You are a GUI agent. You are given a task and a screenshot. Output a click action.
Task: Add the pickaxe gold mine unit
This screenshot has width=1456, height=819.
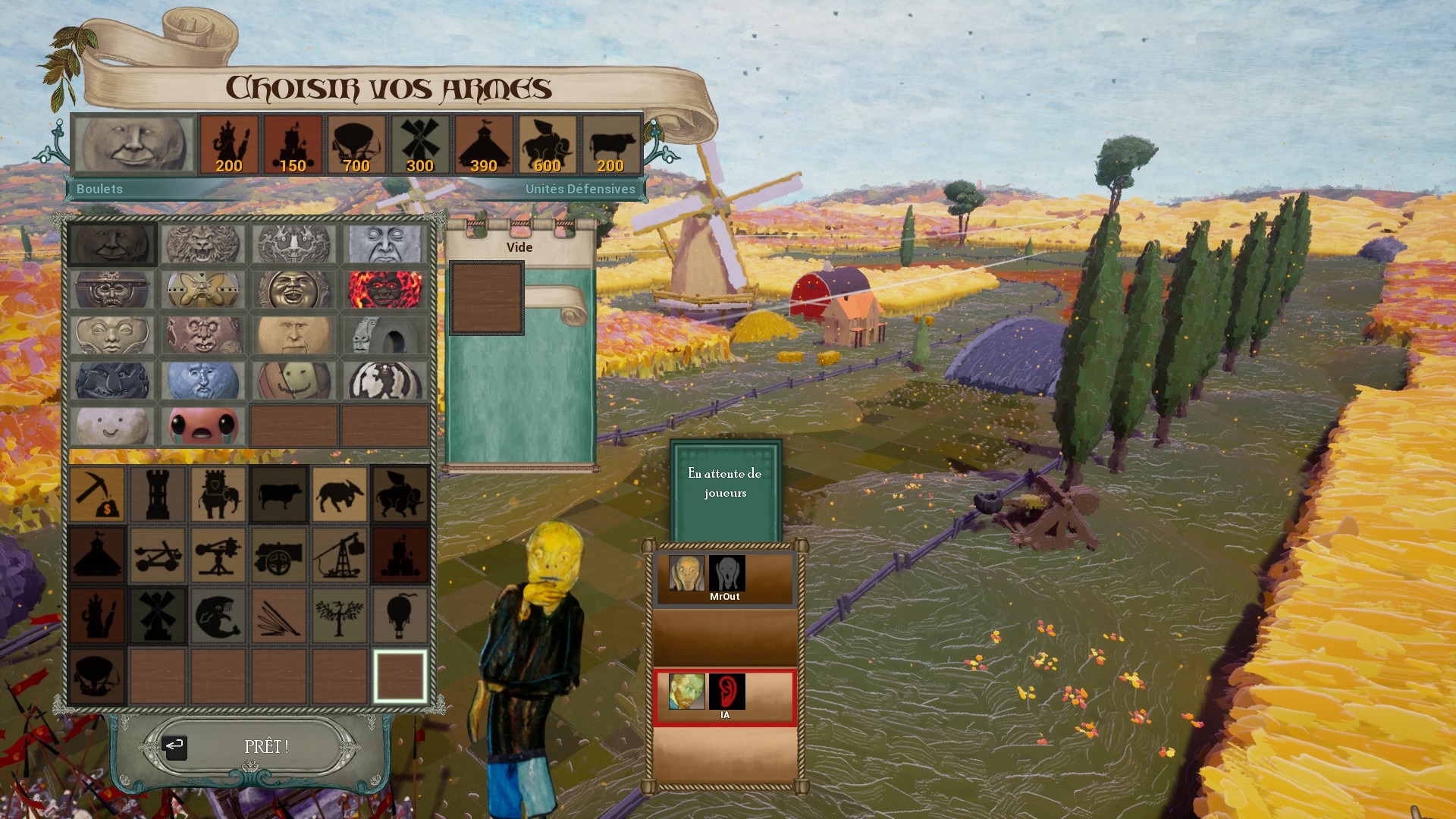point(97,494)
